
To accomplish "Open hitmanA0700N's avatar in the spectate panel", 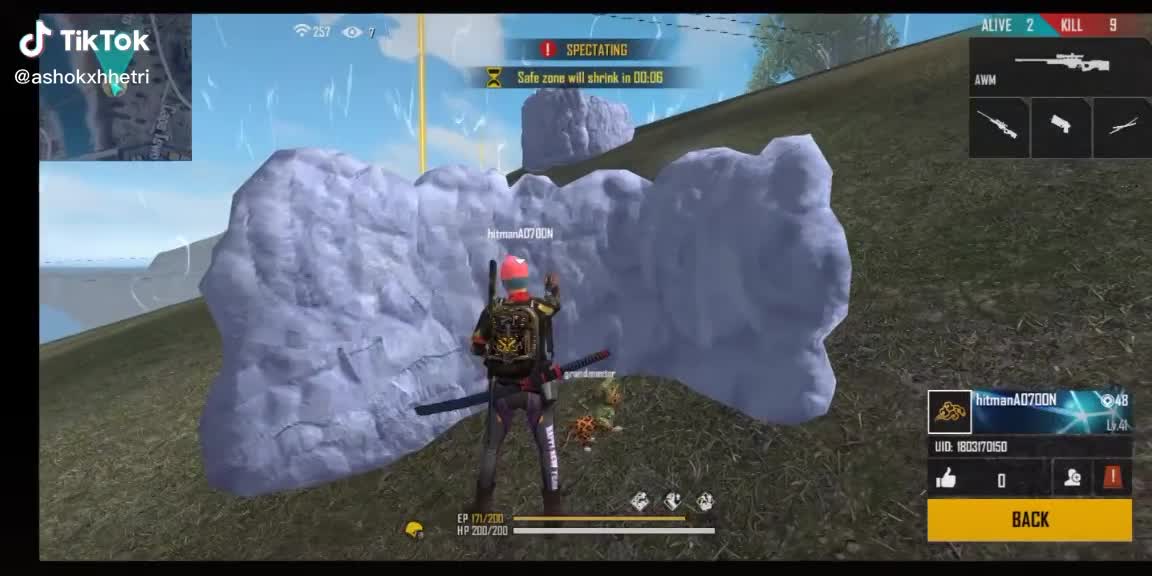I will click(x=949, y=412).
